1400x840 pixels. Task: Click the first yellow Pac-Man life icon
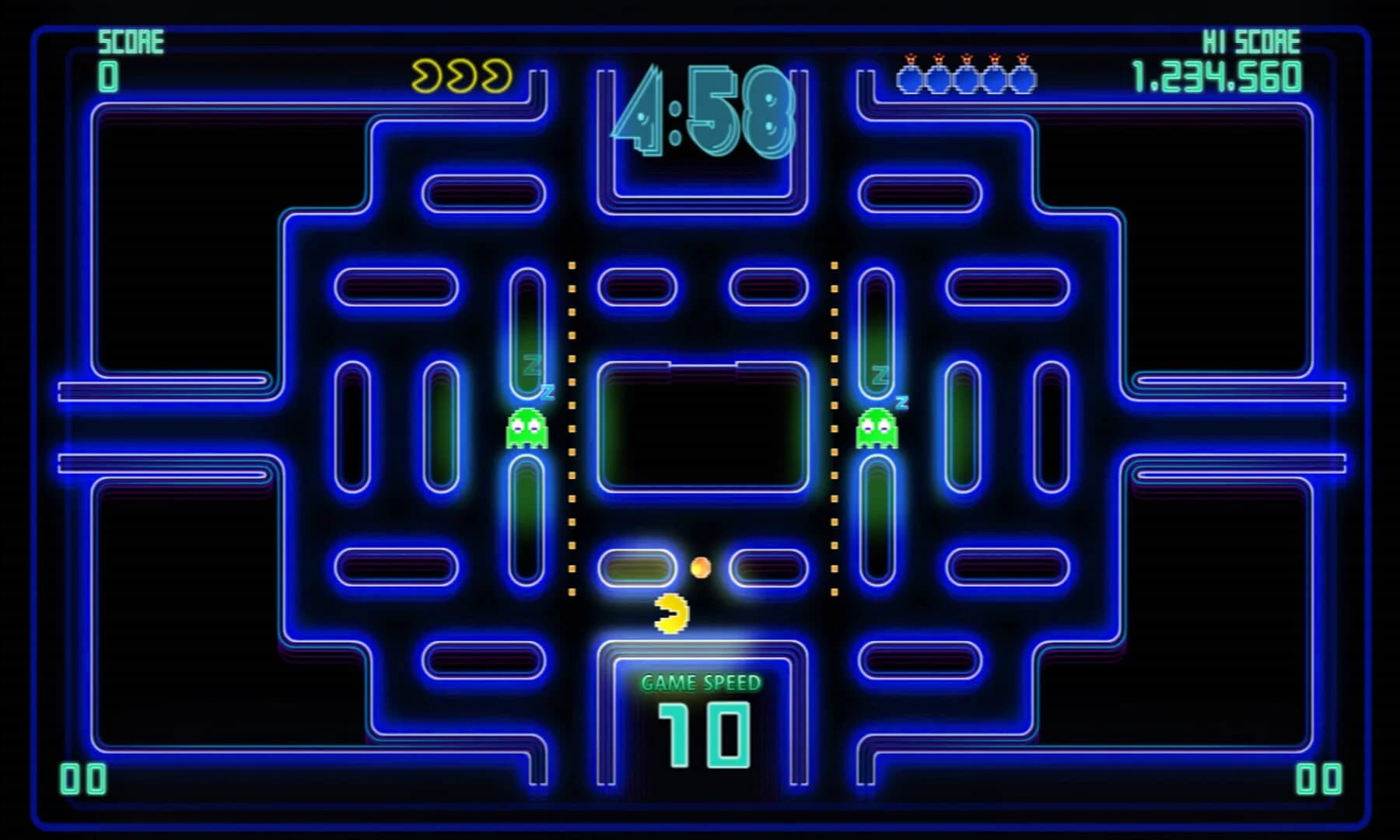click(x=426, y=74)
